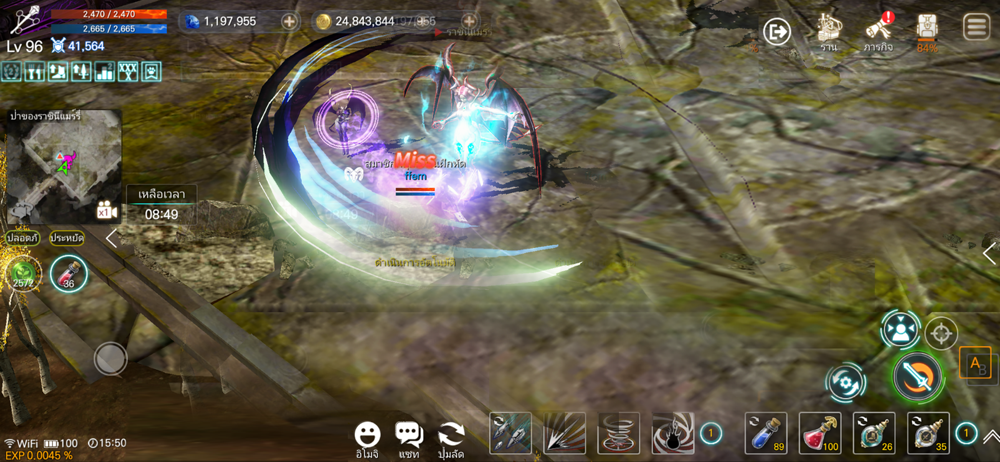Open the quest scroll with red alert

[878, 30]
